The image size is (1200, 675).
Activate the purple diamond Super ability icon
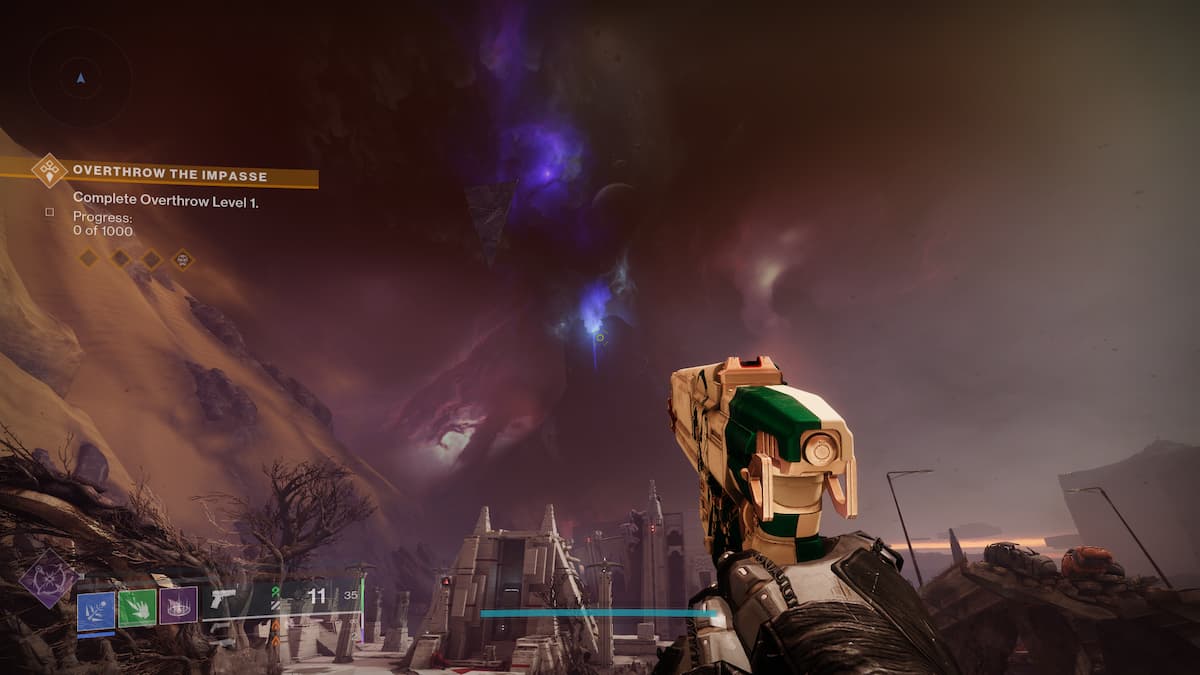pyautogui.click(x=47, y=580)
